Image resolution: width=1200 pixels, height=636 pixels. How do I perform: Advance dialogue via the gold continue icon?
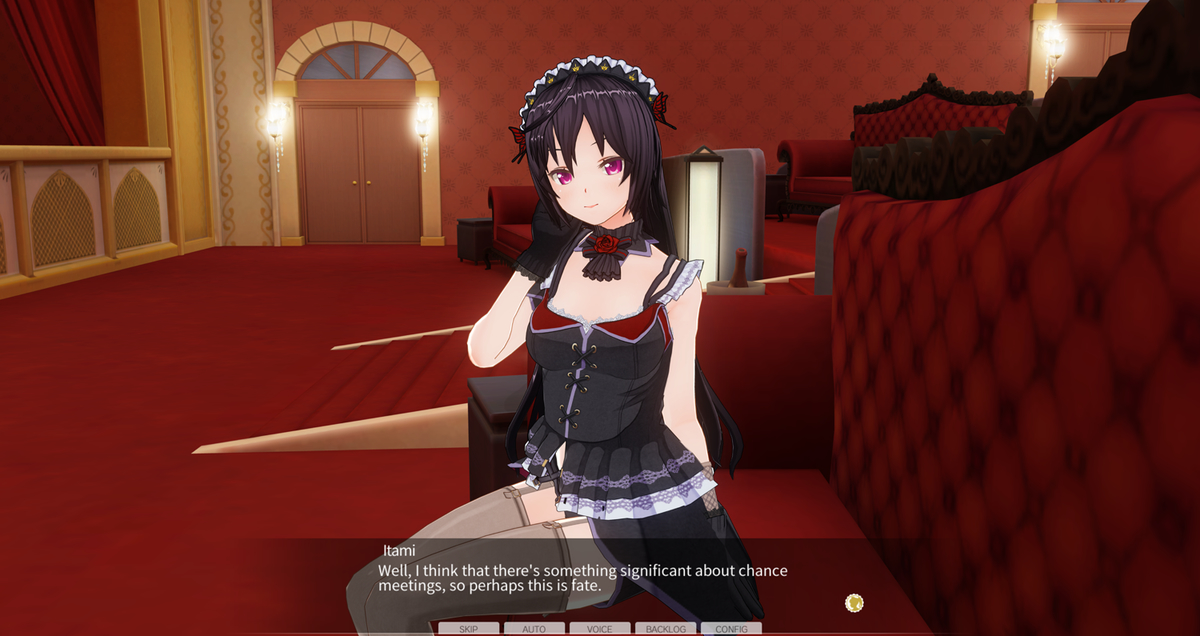(854, 602)
